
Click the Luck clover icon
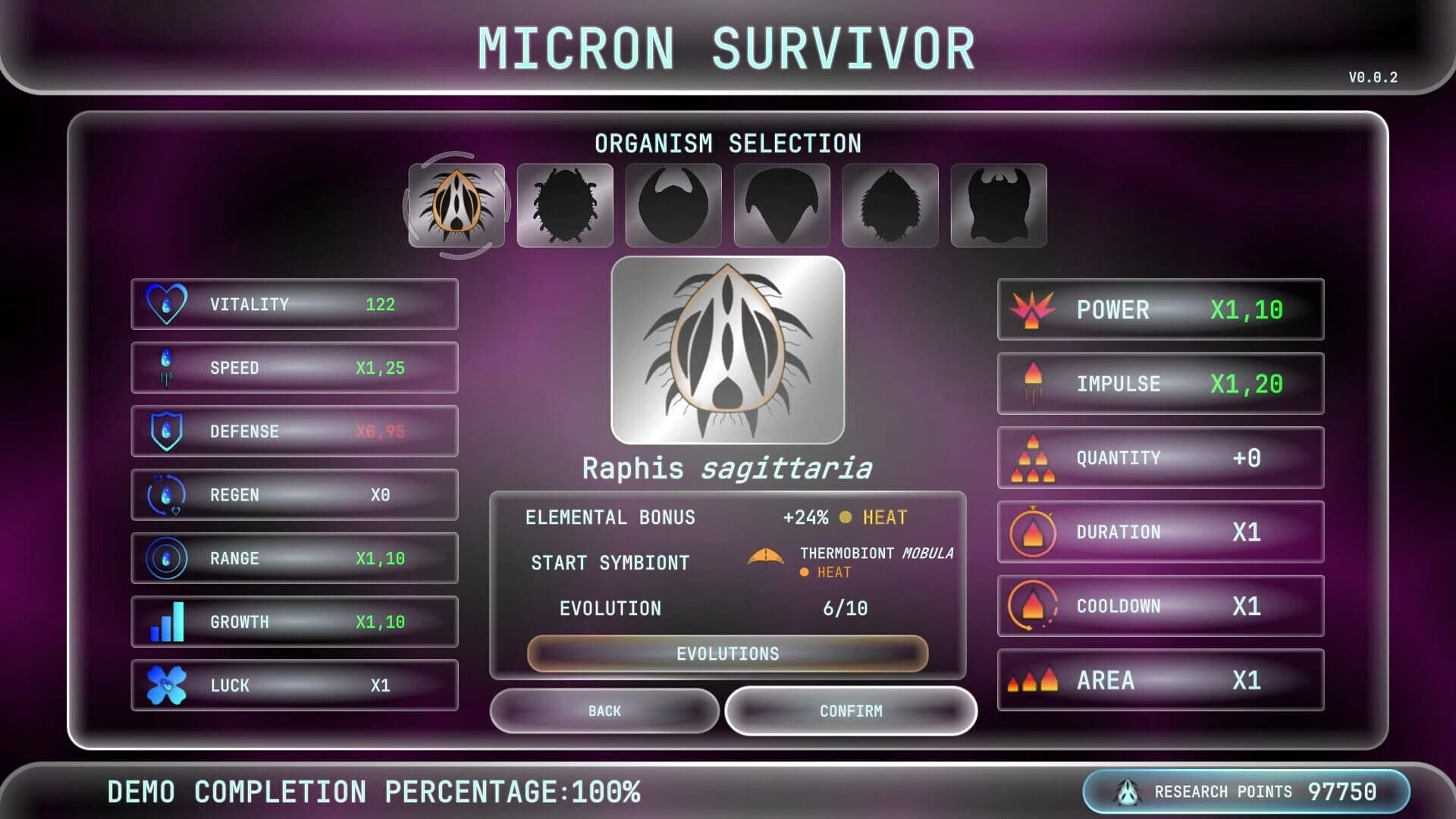[168, 686]
